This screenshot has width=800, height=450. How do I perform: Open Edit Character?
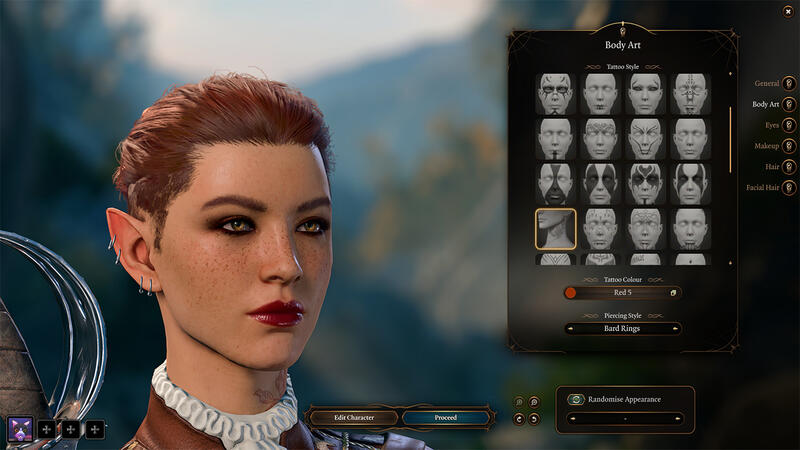click(354, 417)
